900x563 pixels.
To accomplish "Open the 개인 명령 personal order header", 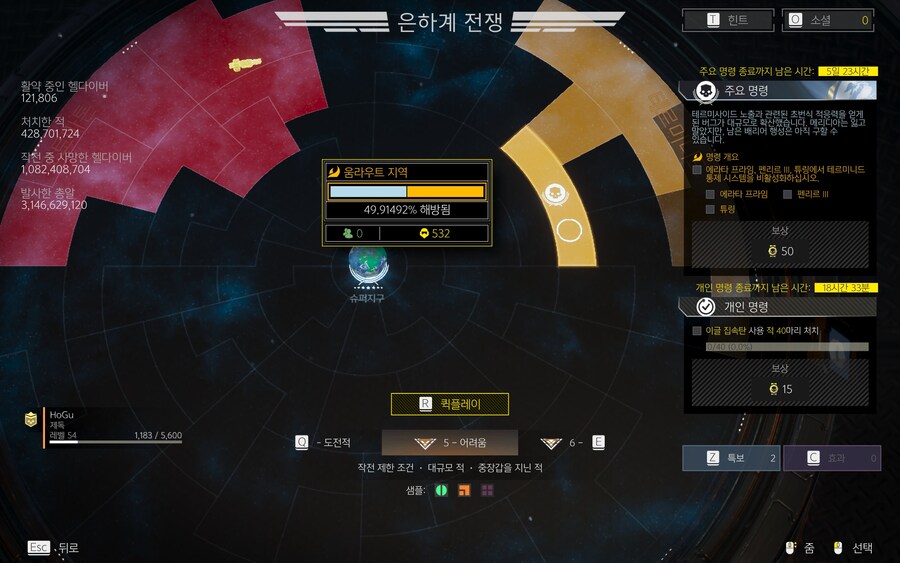I will 781,307.
